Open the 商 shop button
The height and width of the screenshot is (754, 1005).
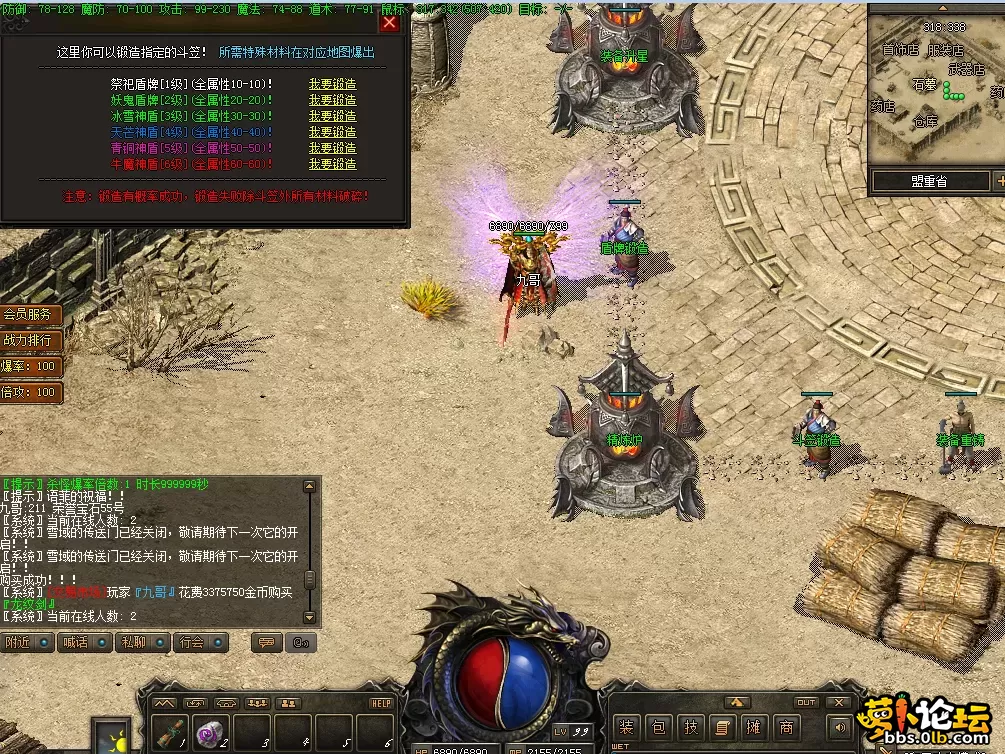787,727
